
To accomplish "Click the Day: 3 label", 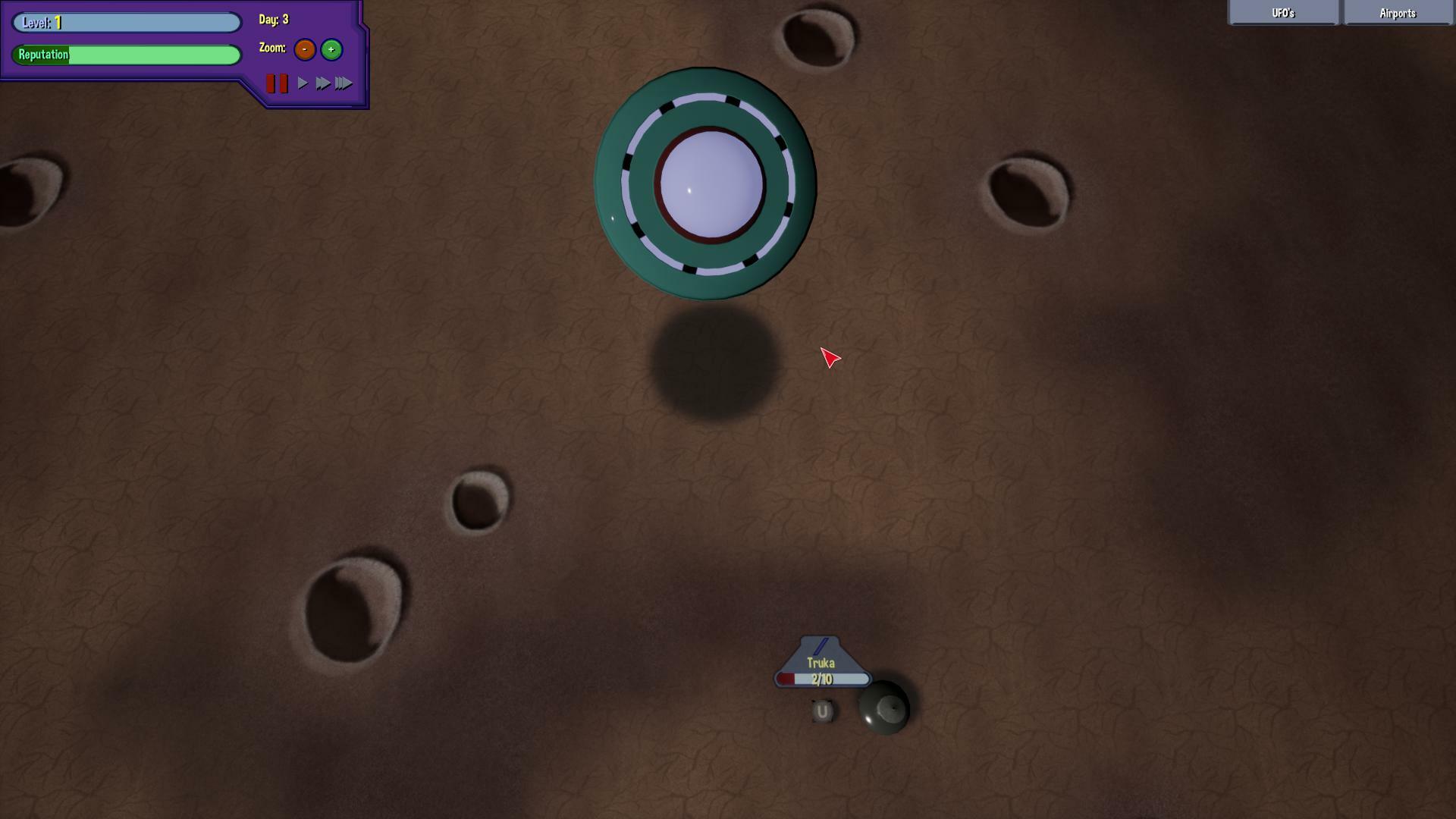I will [271, 20].
